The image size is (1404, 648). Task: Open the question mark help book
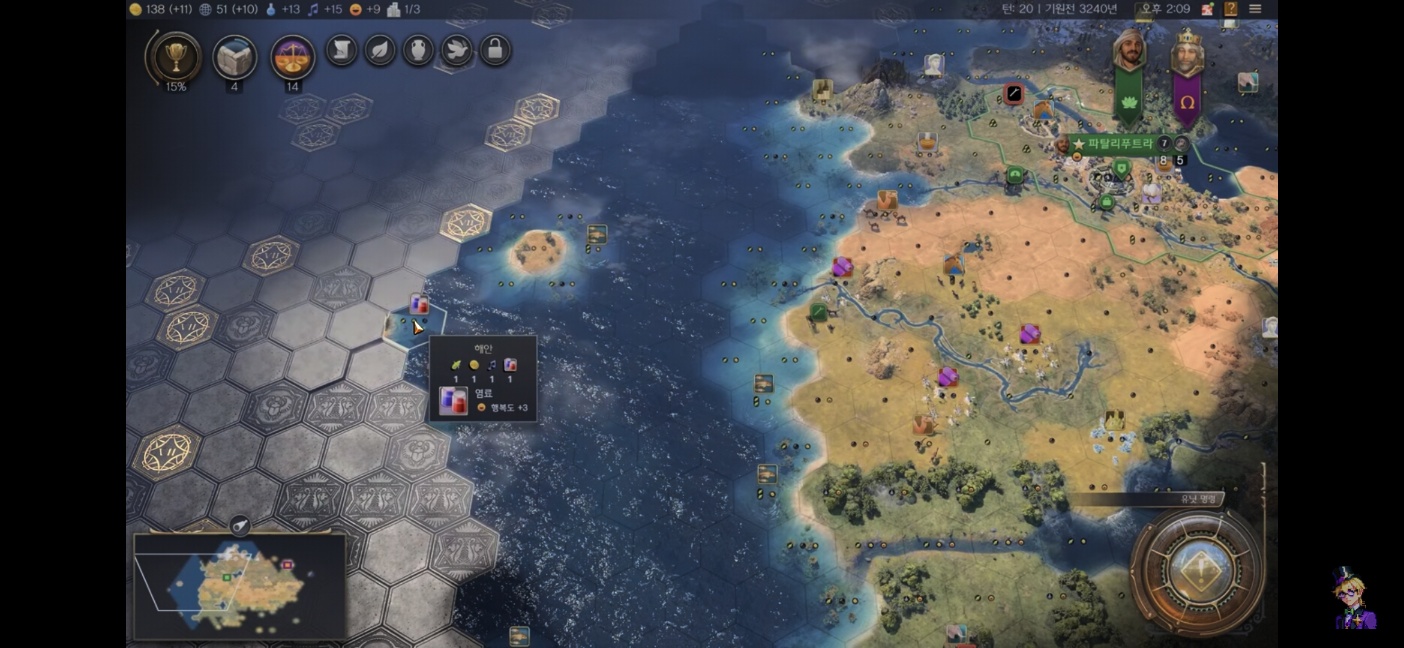(1231, 9)
